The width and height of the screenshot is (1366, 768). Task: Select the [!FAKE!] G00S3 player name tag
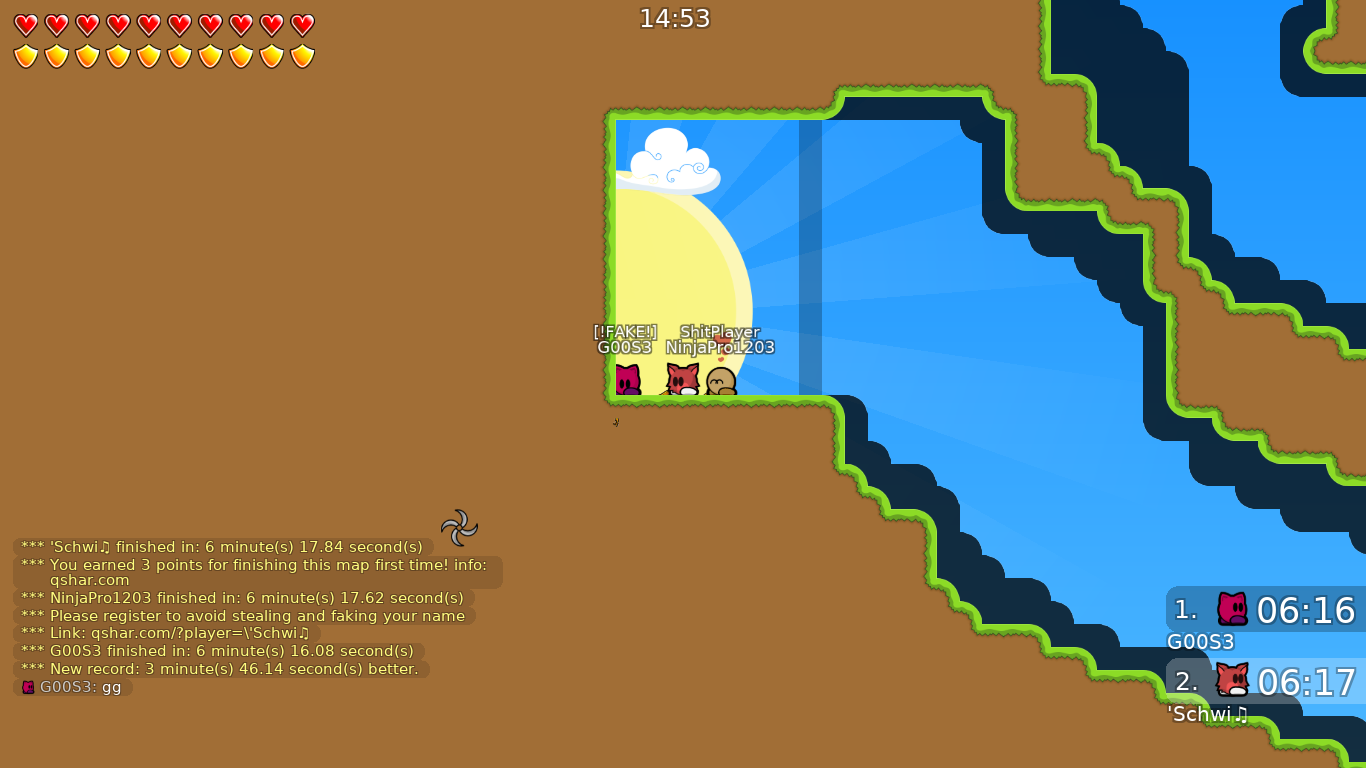tap(623, 339)
